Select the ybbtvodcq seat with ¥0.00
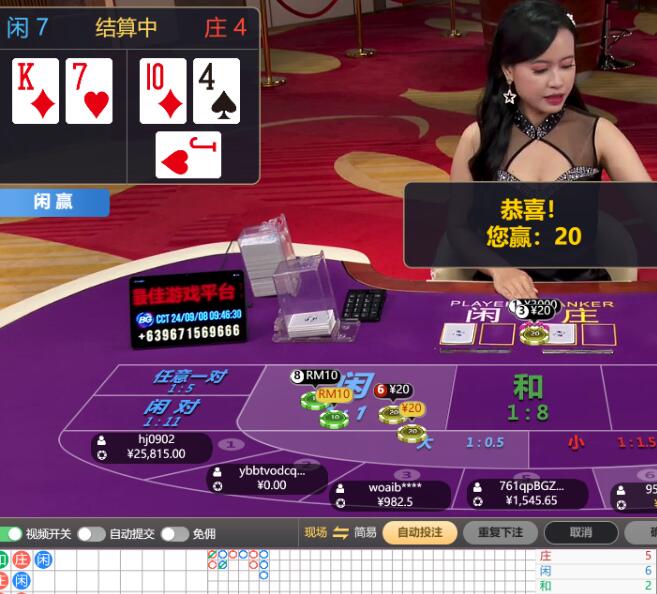The image size is (657, 594). click(x=265, y=478)
